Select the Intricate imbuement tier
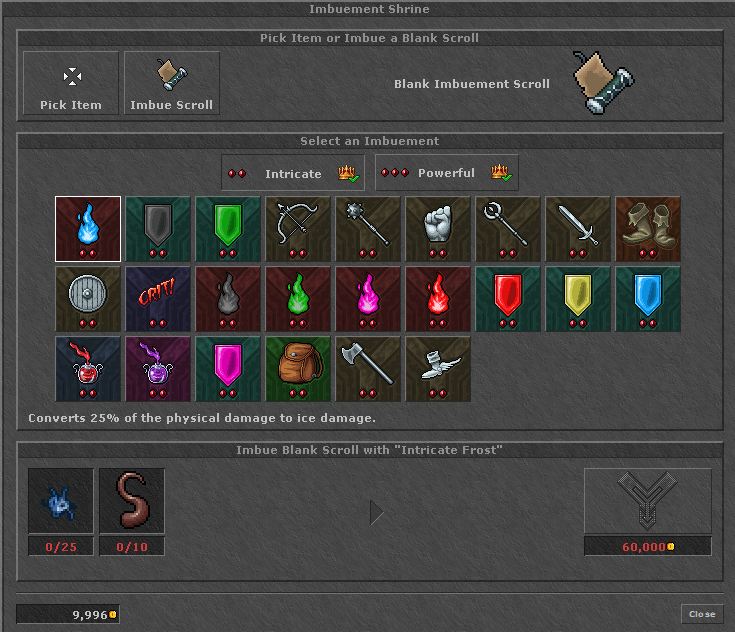Viewport: 735px width, 632px height. tap(293, 173)
